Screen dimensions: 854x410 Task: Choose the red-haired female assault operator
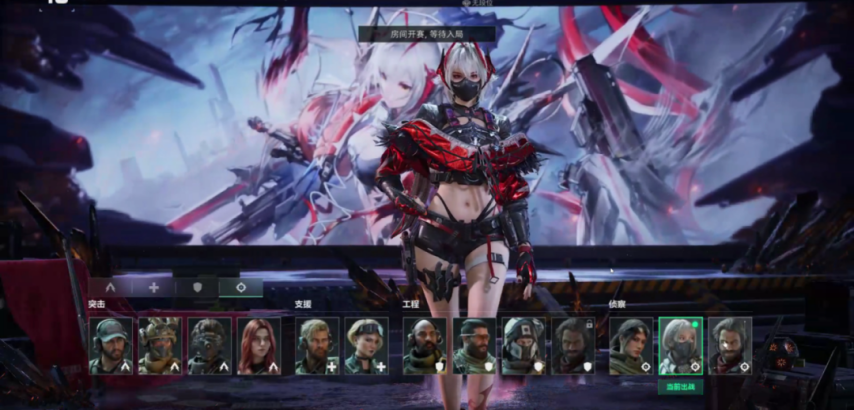(x=259, y=346)
